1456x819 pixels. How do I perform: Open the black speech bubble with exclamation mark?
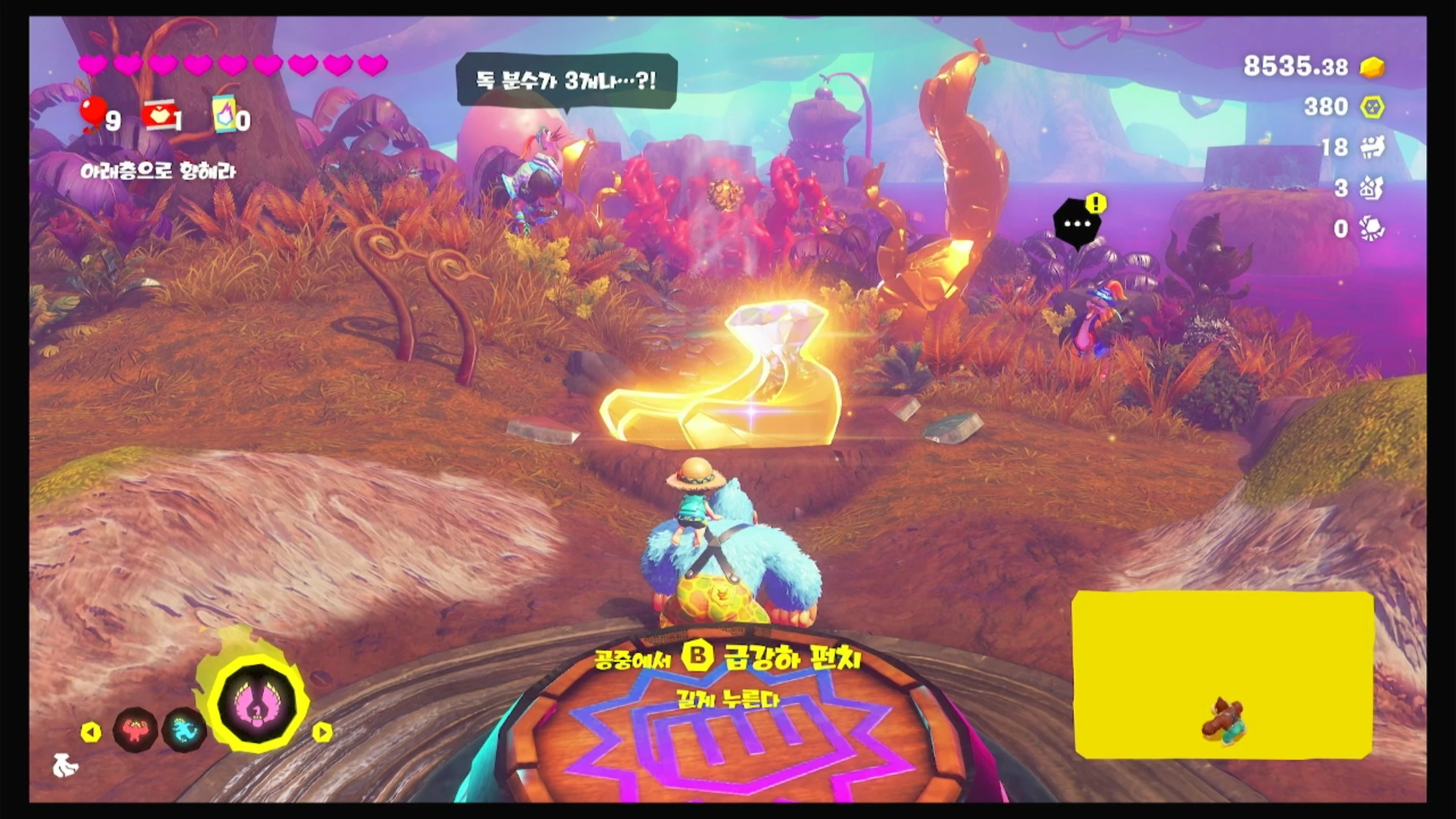1078,223
